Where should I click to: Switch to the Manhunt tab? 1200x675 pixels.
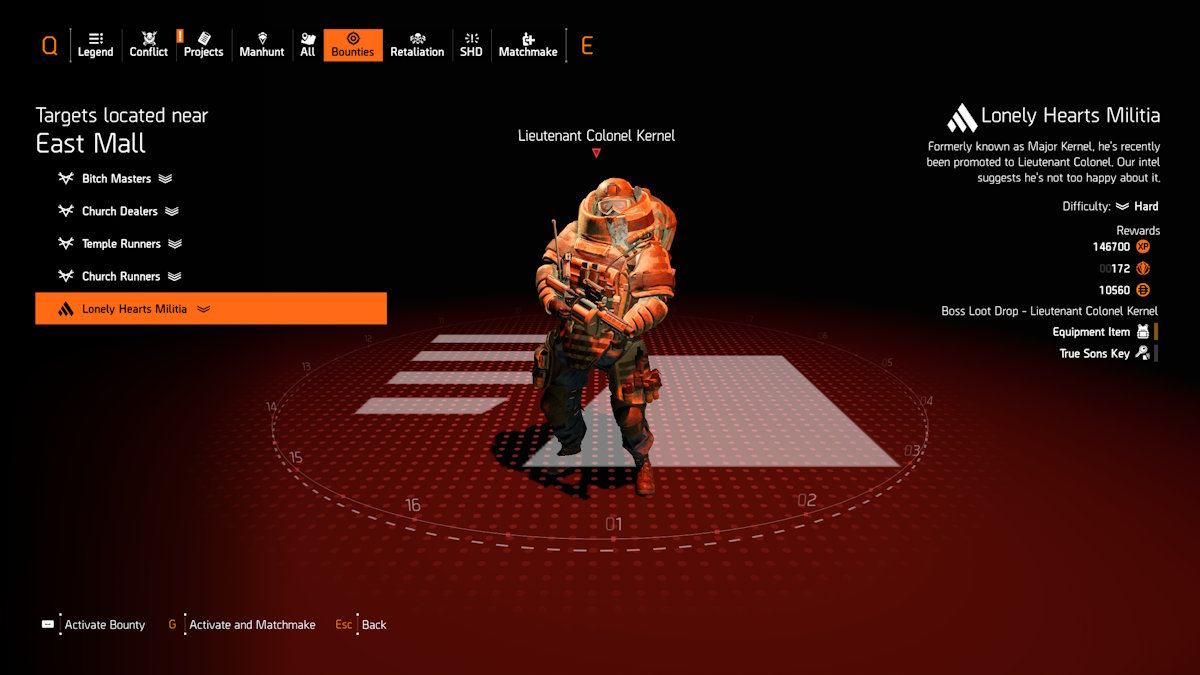click(x=262, y=45)
